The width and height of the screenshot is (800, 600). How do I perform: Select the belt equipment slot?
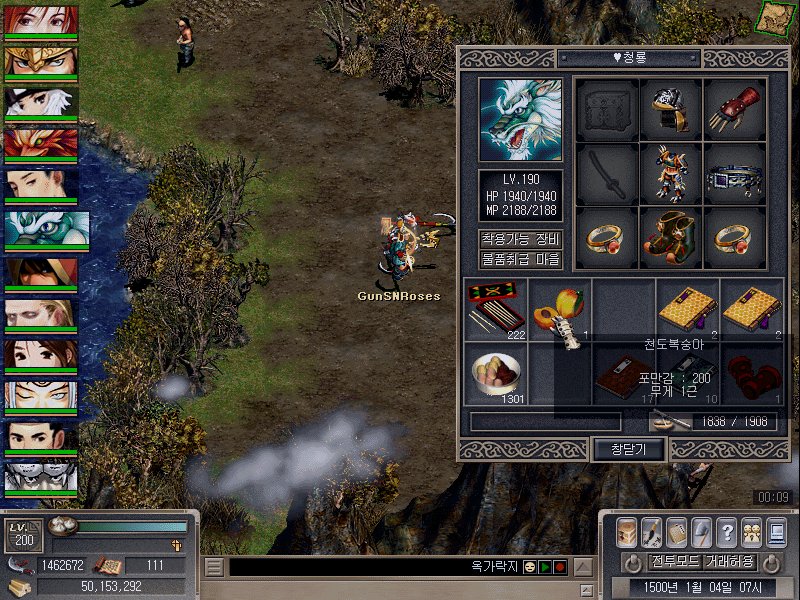(x=735, y=176)
